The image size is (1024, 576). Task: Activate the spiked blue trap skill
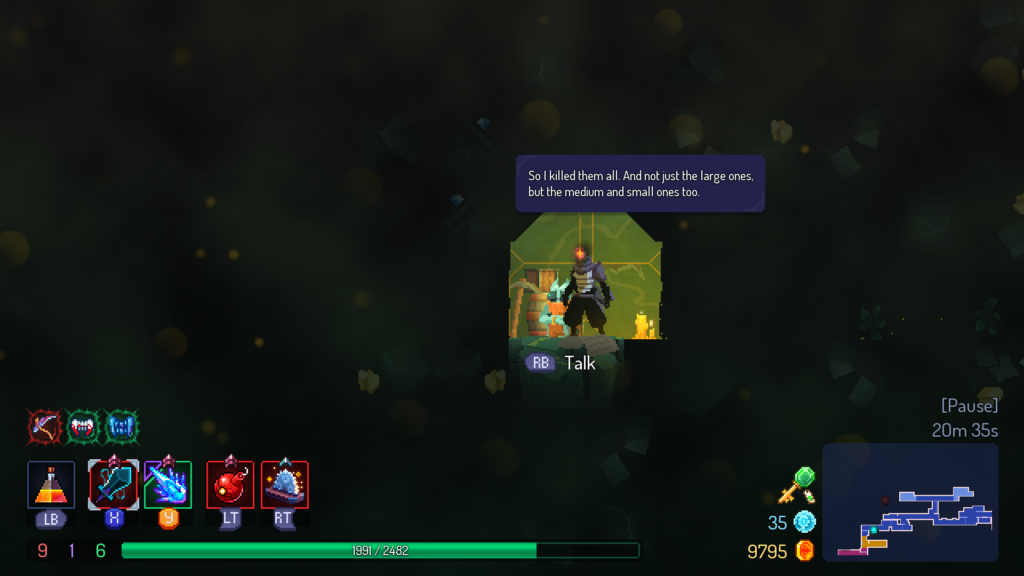click(x=285, y=485)
